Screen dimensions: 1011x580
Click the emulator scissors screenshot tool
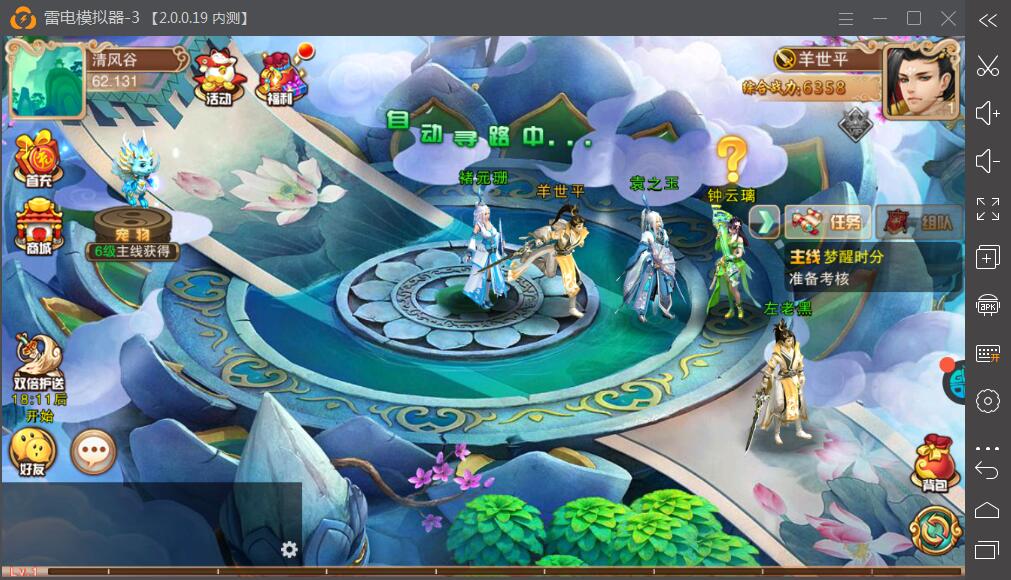click(987, 67)
